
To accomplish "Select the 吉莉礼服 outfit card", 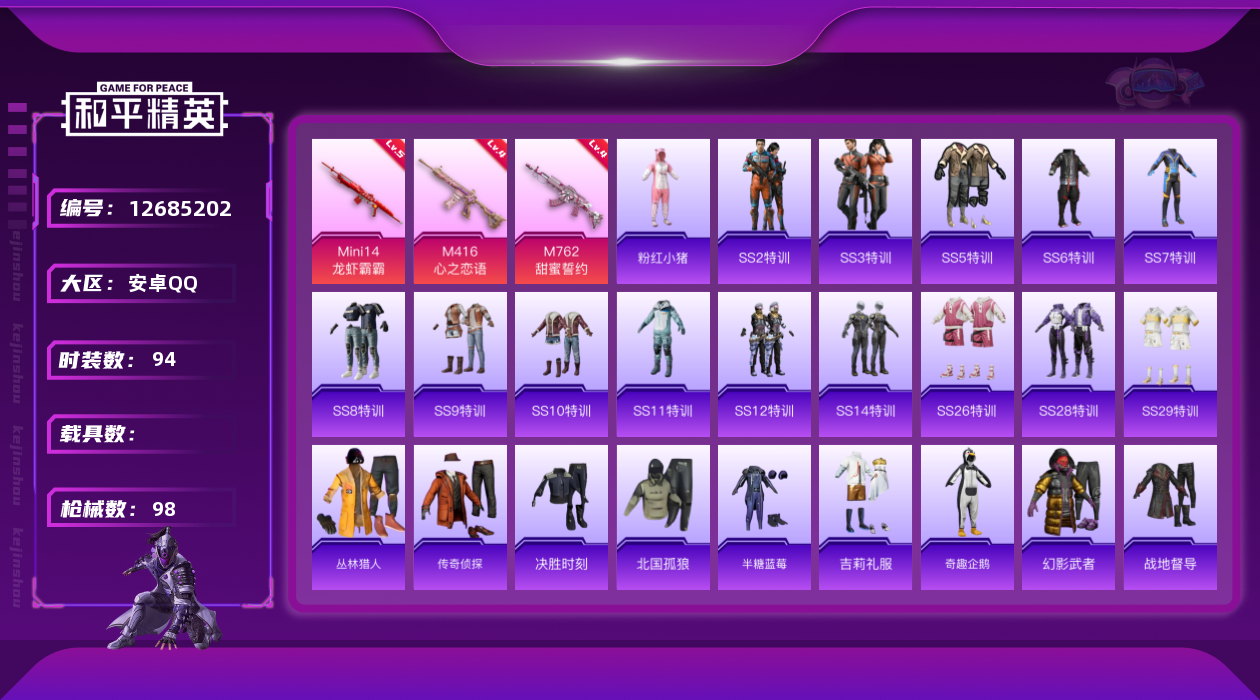I will click(x=866, y=517).
